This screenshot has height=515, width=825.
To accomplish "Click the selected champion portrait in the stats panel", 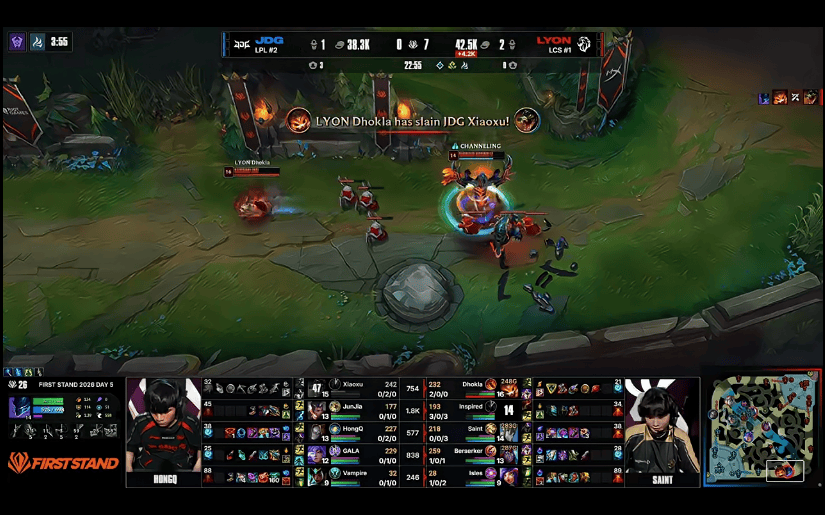I will pos(21,407).
